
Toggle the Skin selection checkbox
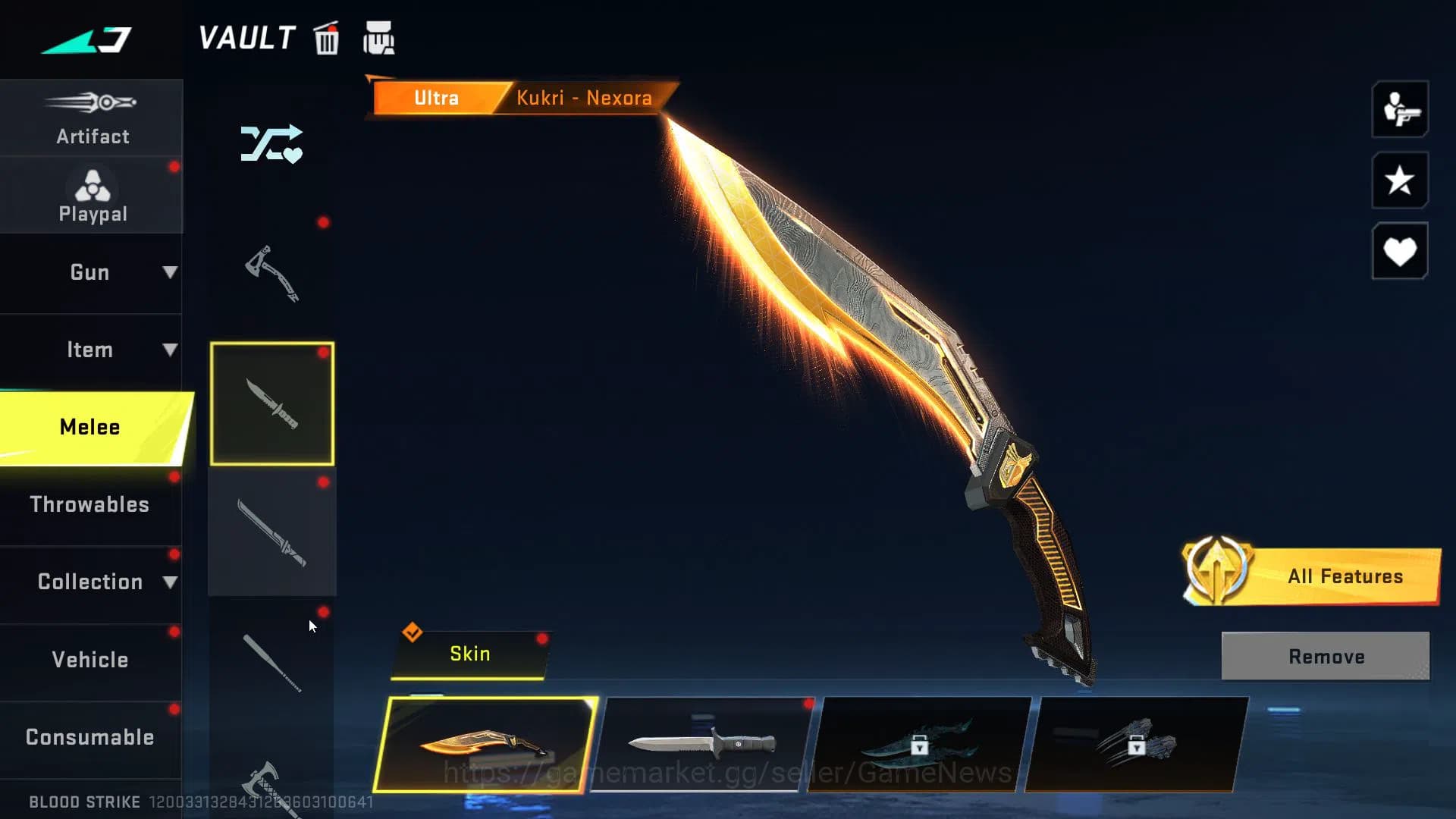[x=412, y=630]
